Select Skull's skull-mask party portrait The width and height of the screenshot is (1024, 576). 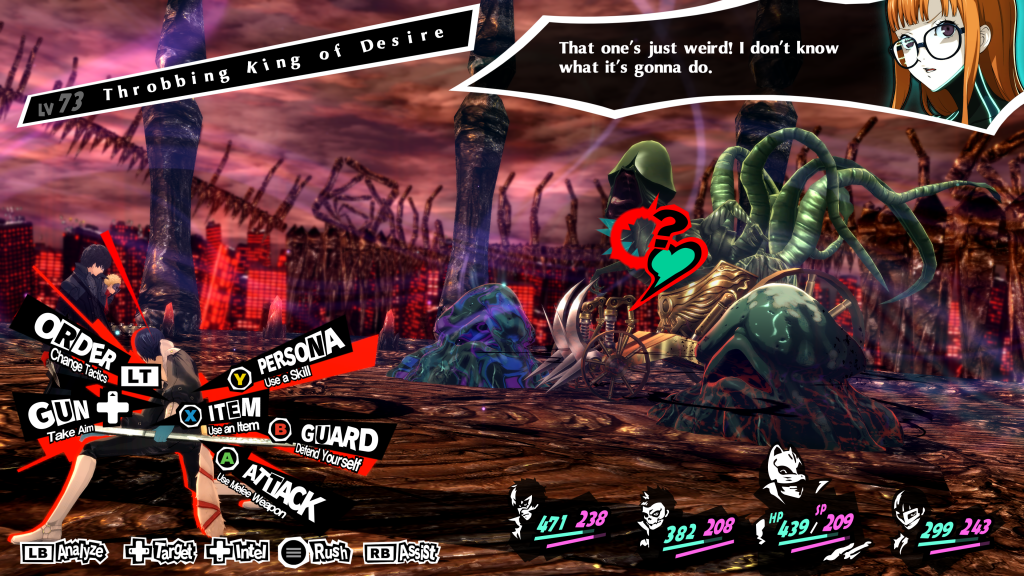coord(658,512)
